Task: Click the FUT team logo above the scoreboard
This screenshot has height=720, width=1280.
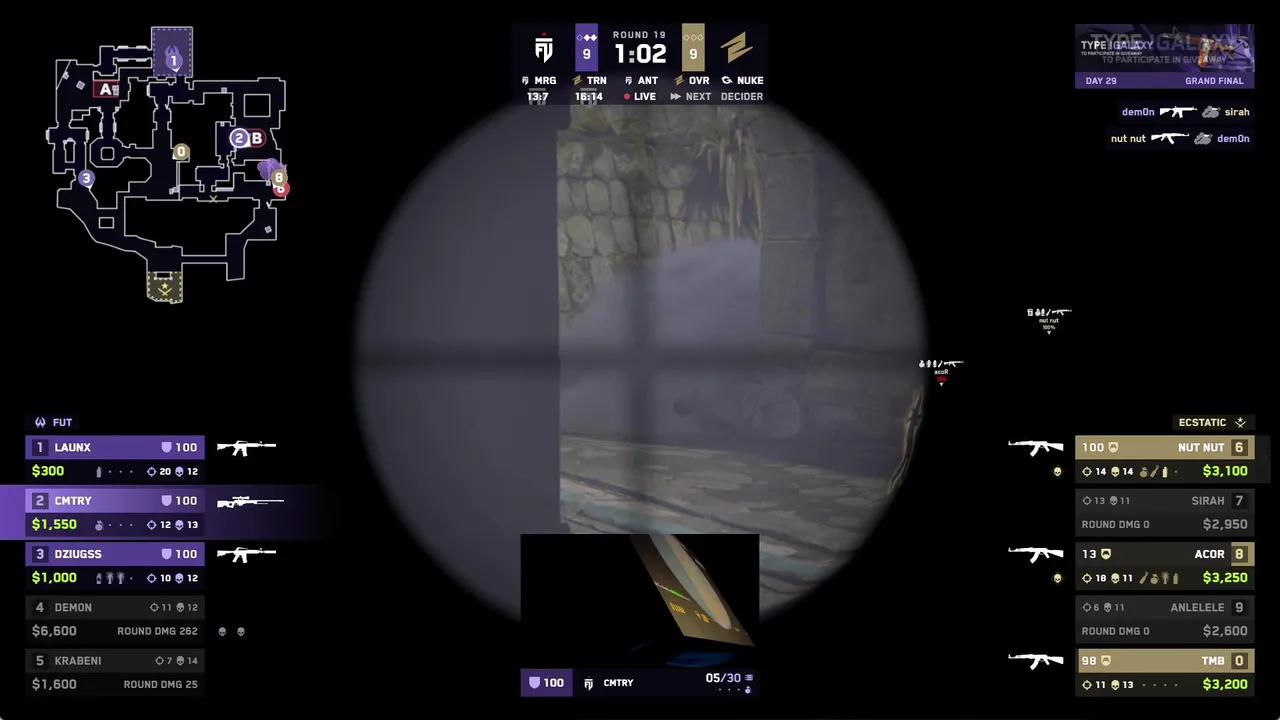Action: click(40, 422)
